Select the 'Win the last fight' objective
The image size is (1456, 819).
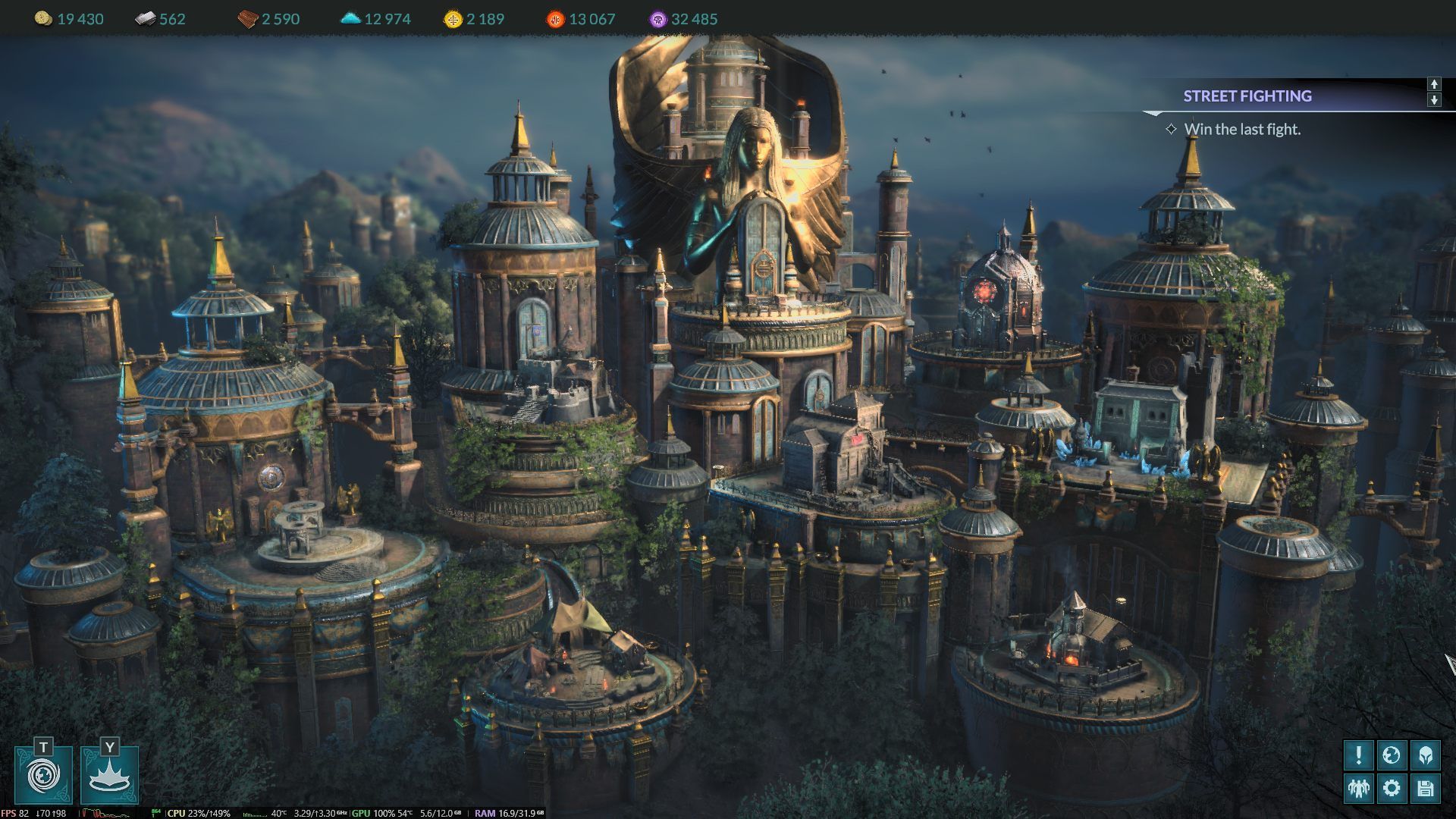pyautogui.click(x=1242, y=130)
